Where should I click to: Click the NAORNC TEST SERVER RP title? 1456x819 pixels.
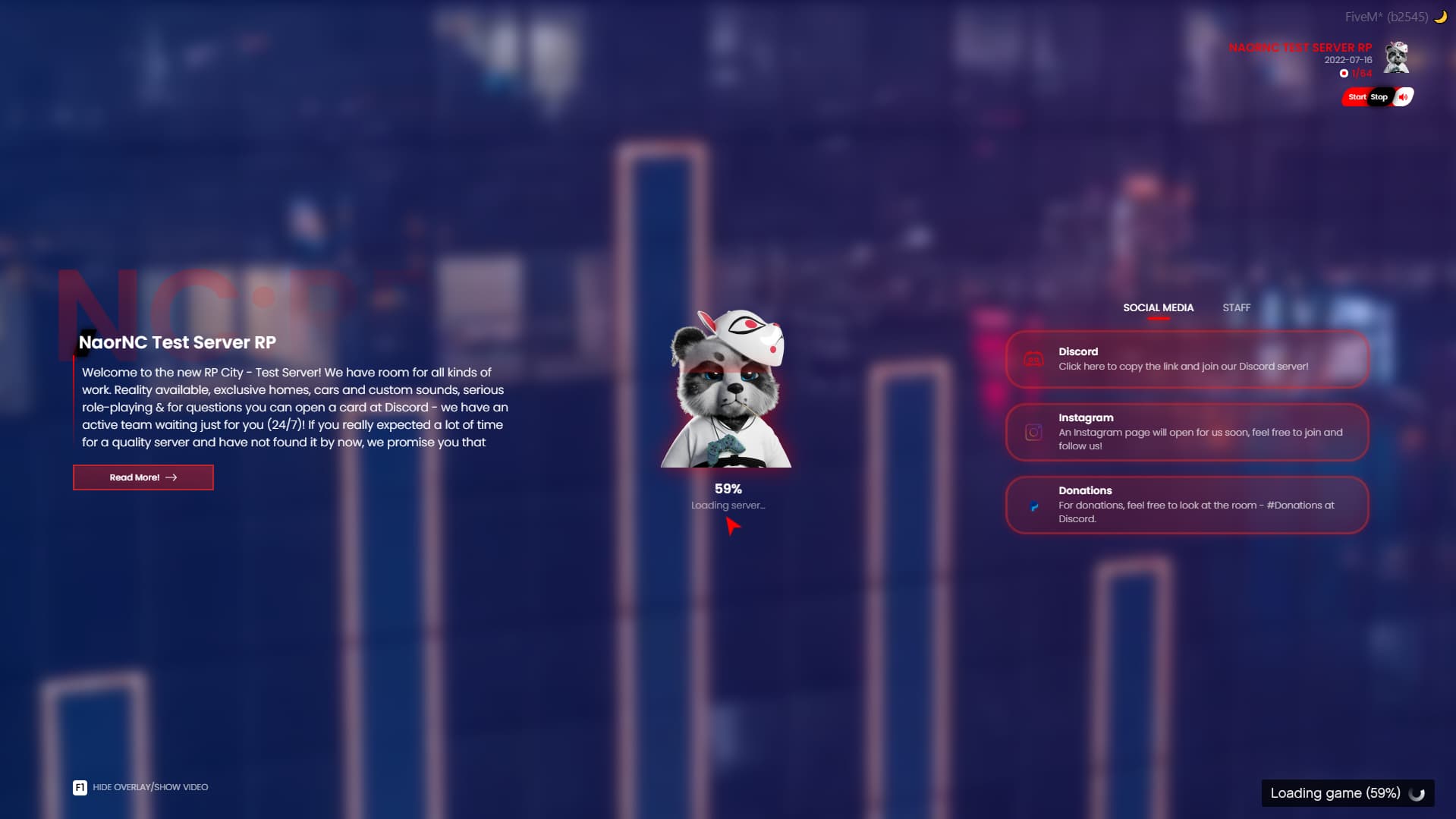[x=1300, y=47]
